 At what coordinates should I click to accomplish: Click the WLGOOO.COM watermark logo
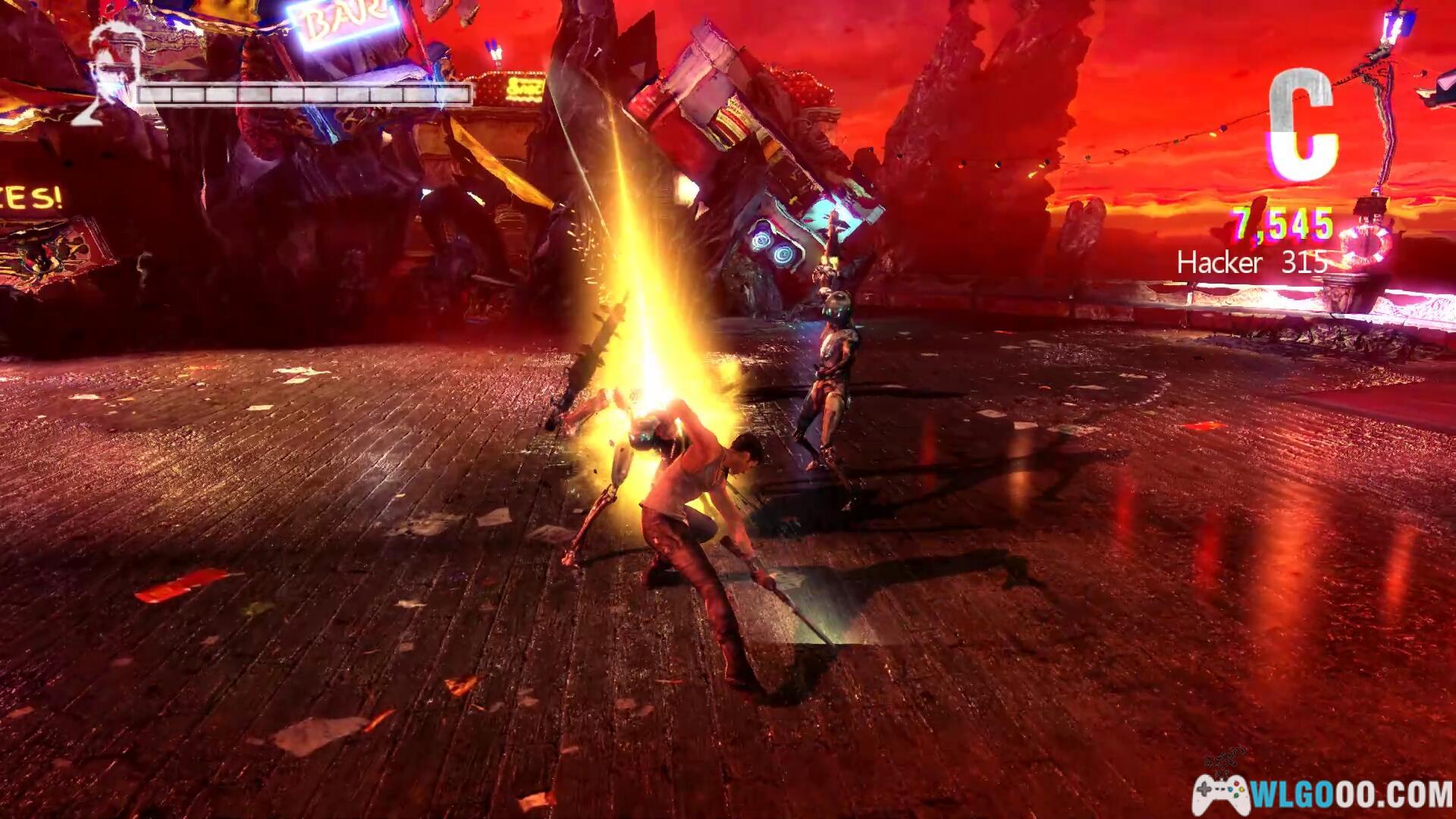1323,793
